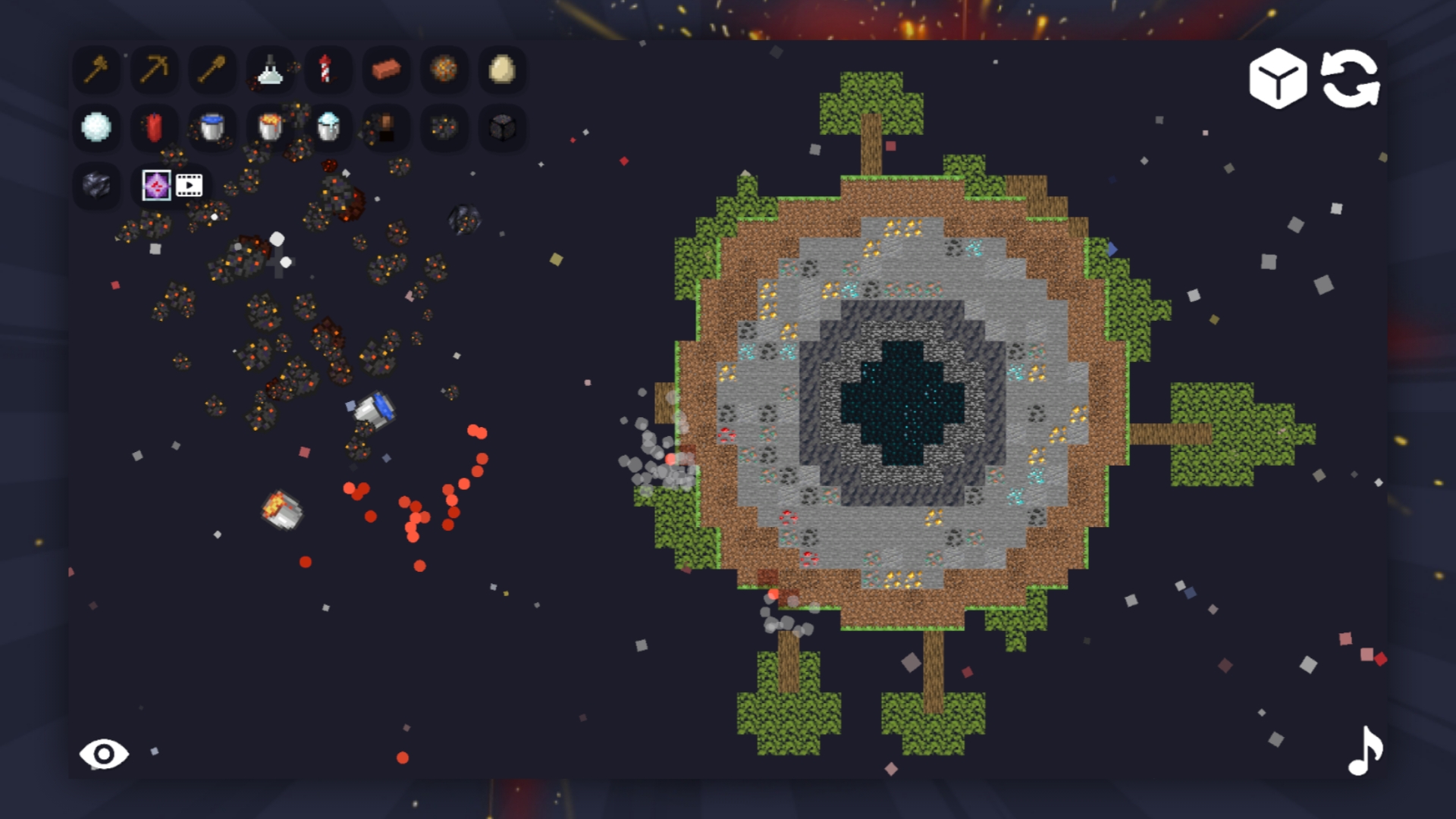Select the egg item
The image size is (1456, 819).
coord(503,71)
